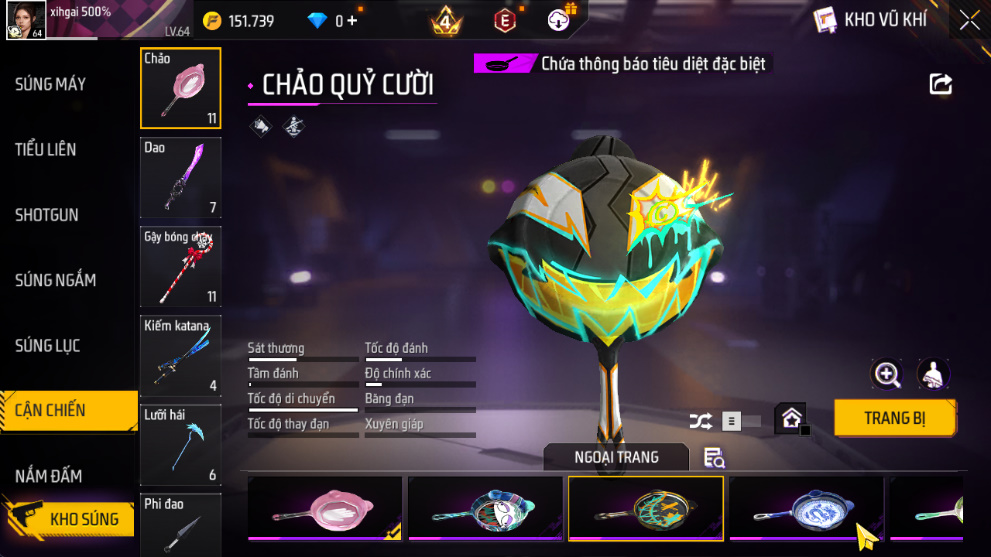Select the Kiếm katana weapon tile
Screen dimensions: 991x557
[181, 356]
